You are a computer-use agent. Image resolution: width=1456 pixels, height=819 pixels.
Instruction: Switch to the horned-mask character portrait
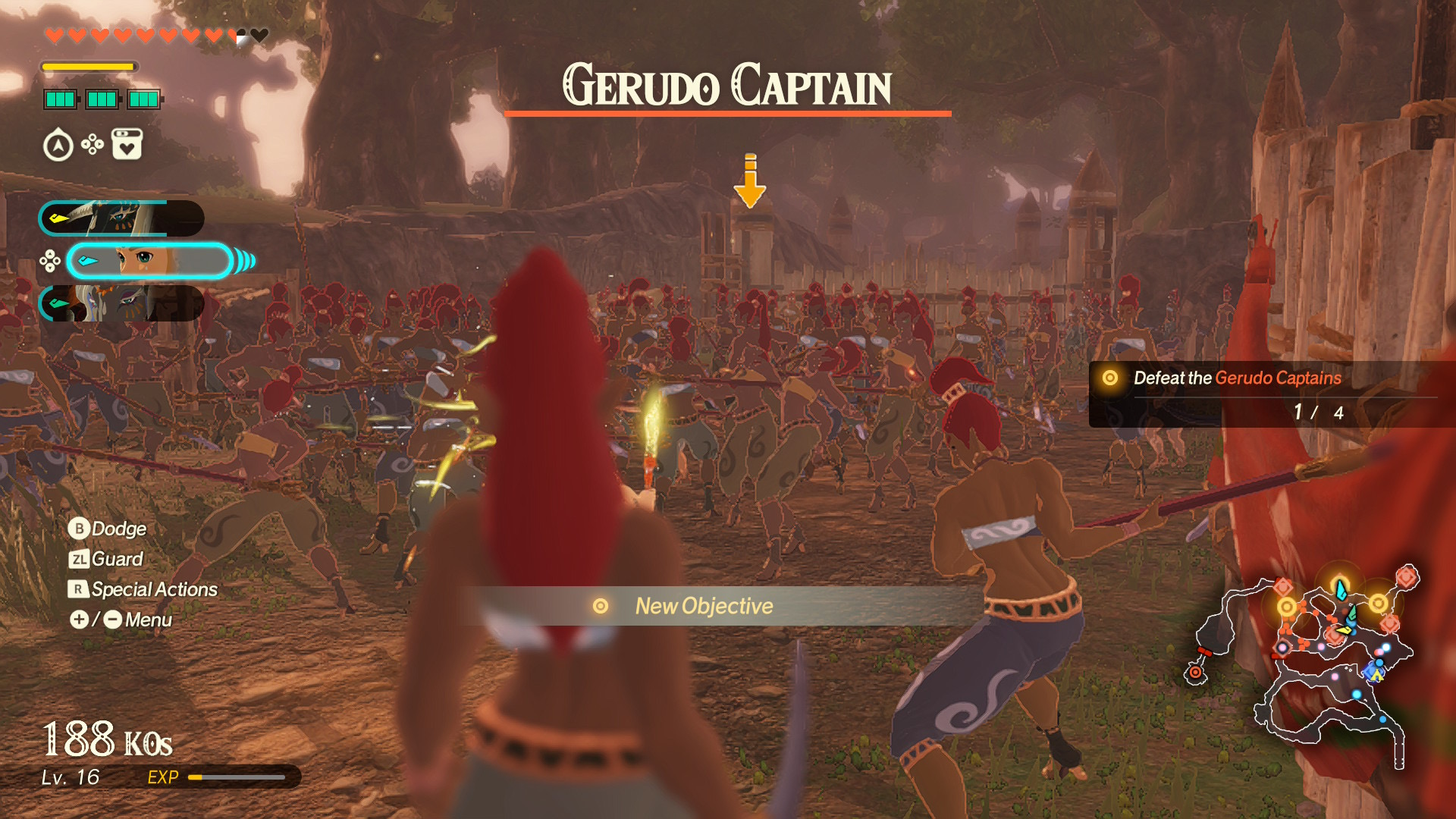(x=121, y=218)
